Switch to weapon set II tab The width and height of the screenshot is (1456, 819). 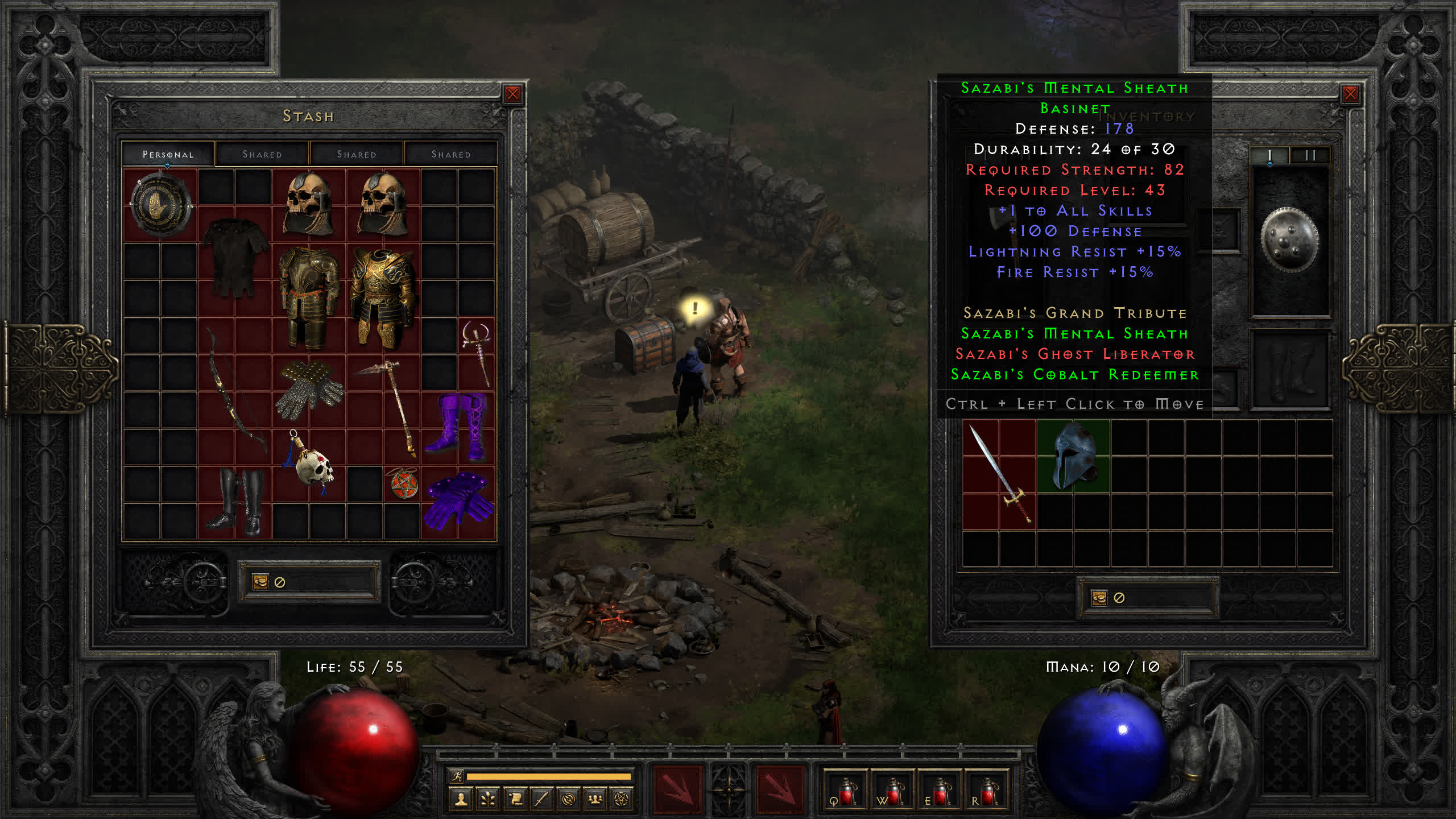1310,155
